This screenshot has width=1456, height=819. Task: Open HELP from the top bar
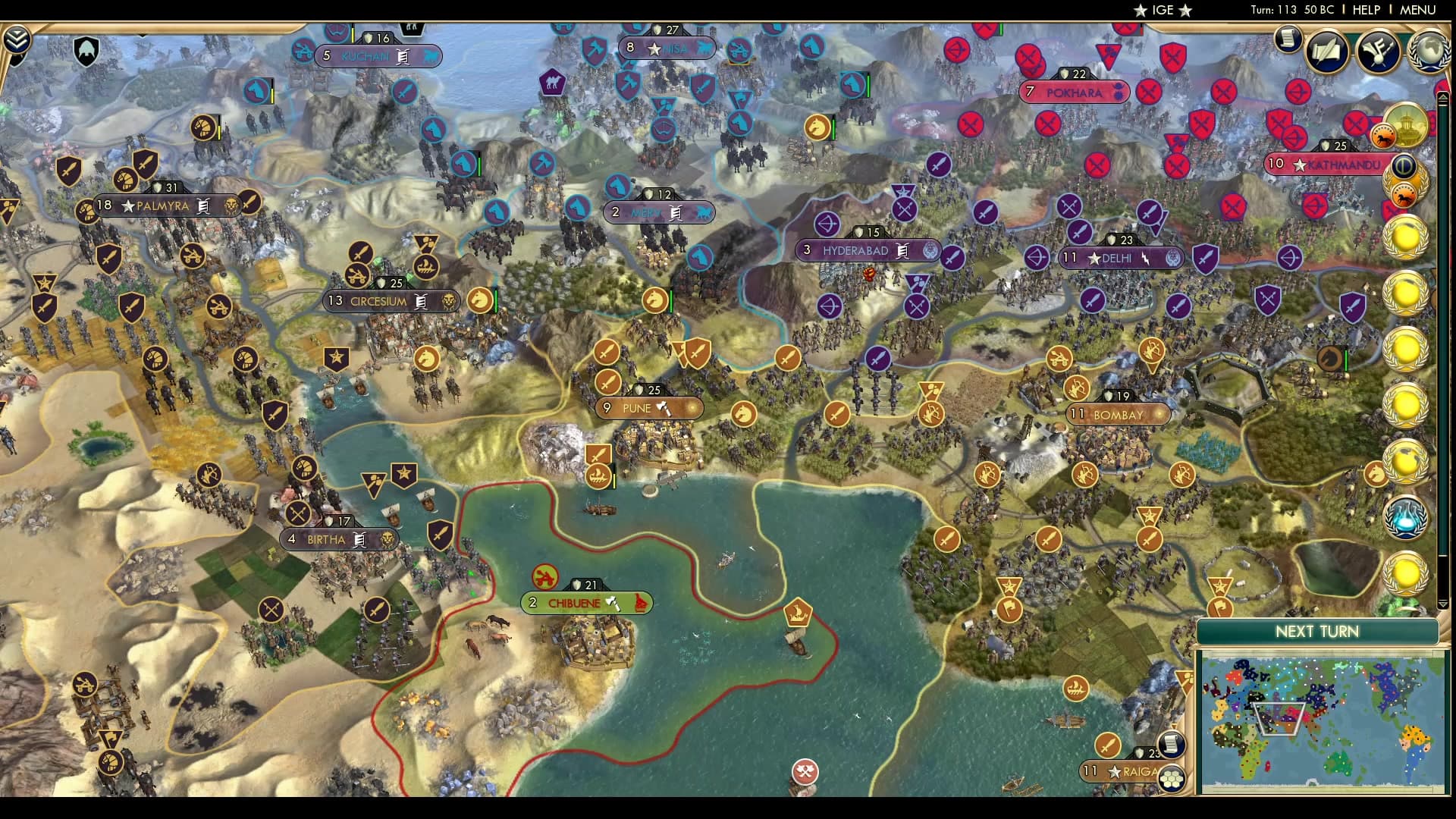tap(1367, 10)
